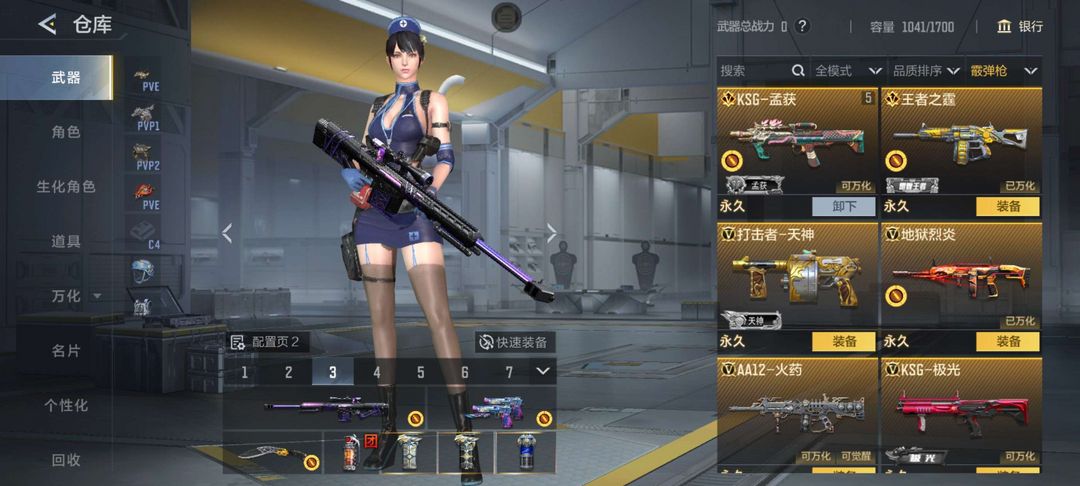Switch to 个性化 tab
Viewport: 1080px width, 486px height.
click(66, 405)
